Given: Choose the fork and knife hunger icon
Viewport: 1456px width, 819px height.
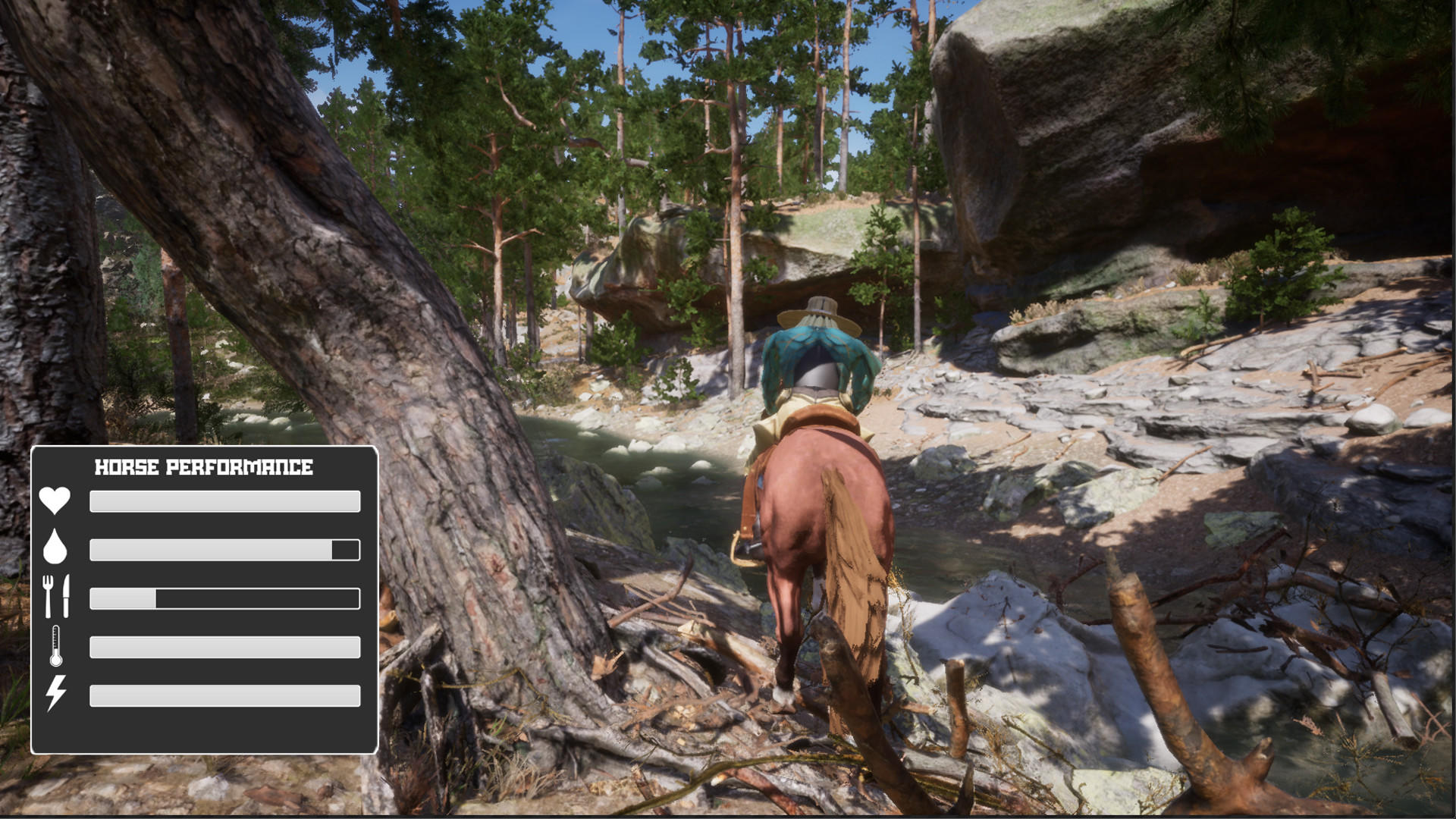Looking at the screenshot, I should (56, 596).
